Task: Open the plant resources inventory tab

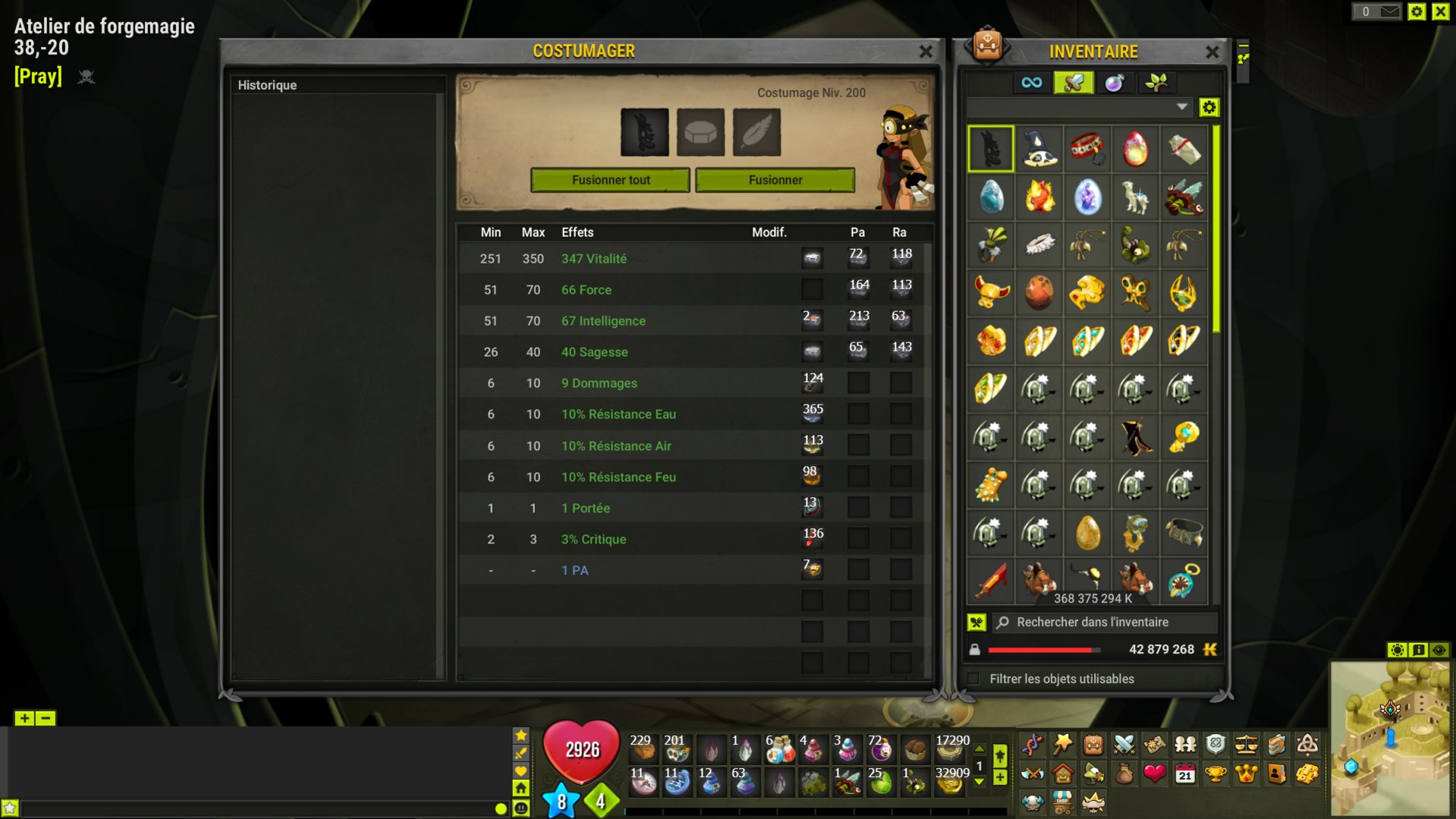Action: click(x=1156, y=83)
